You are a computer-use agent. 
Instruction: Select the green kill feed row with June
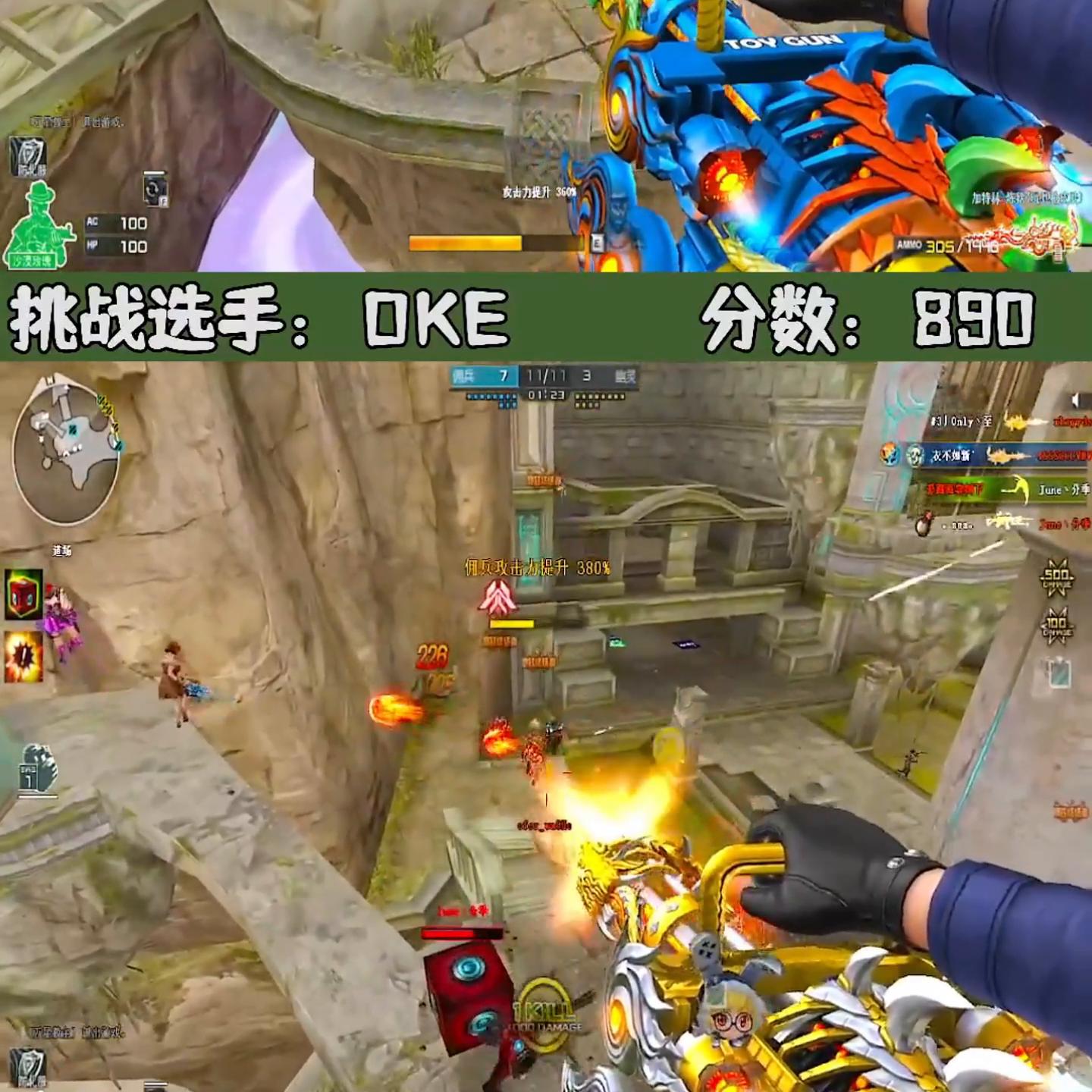coord(999,490)
